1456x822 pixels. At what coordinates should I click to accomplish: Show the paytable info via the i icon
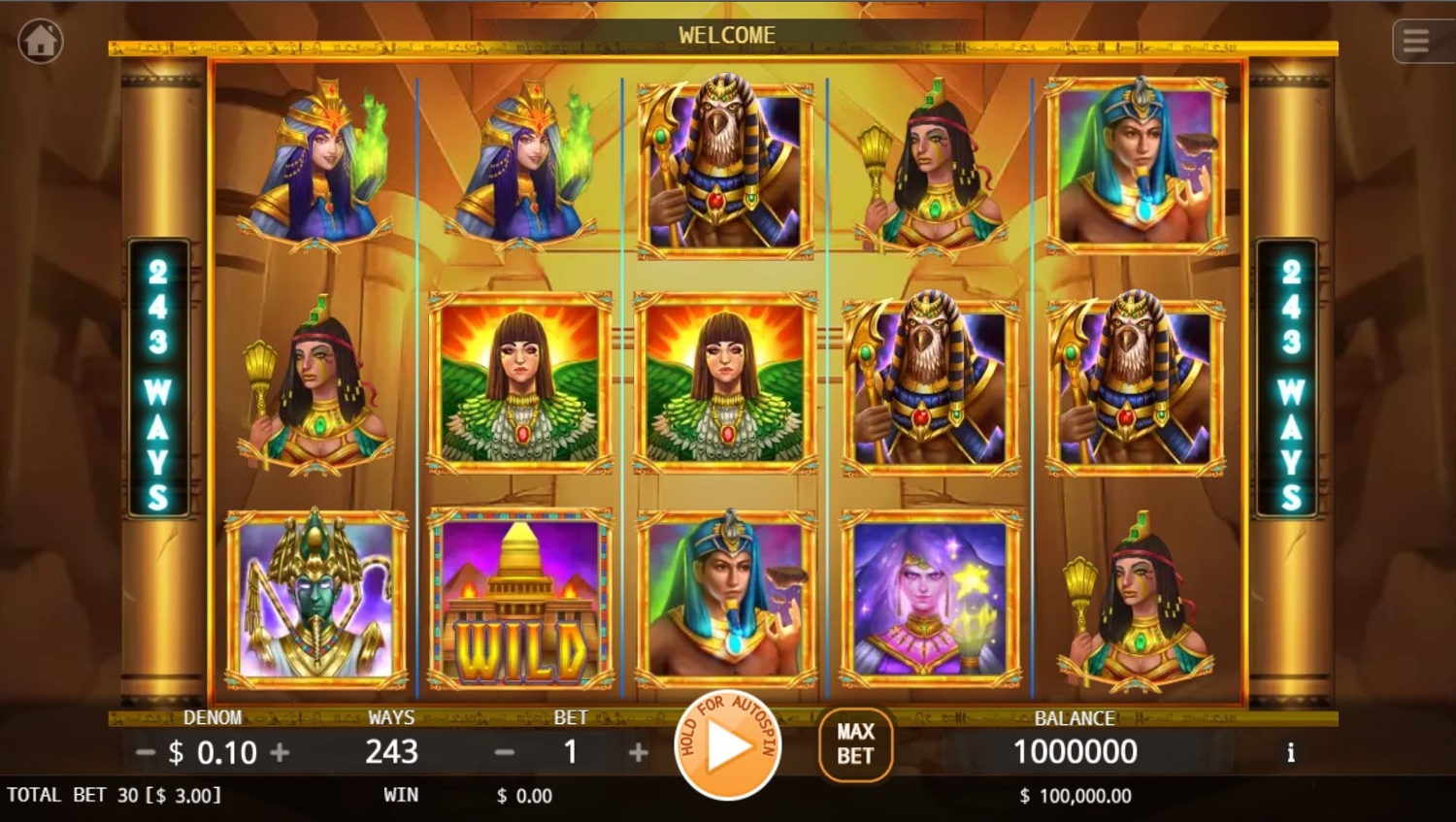click(1290, 752)
